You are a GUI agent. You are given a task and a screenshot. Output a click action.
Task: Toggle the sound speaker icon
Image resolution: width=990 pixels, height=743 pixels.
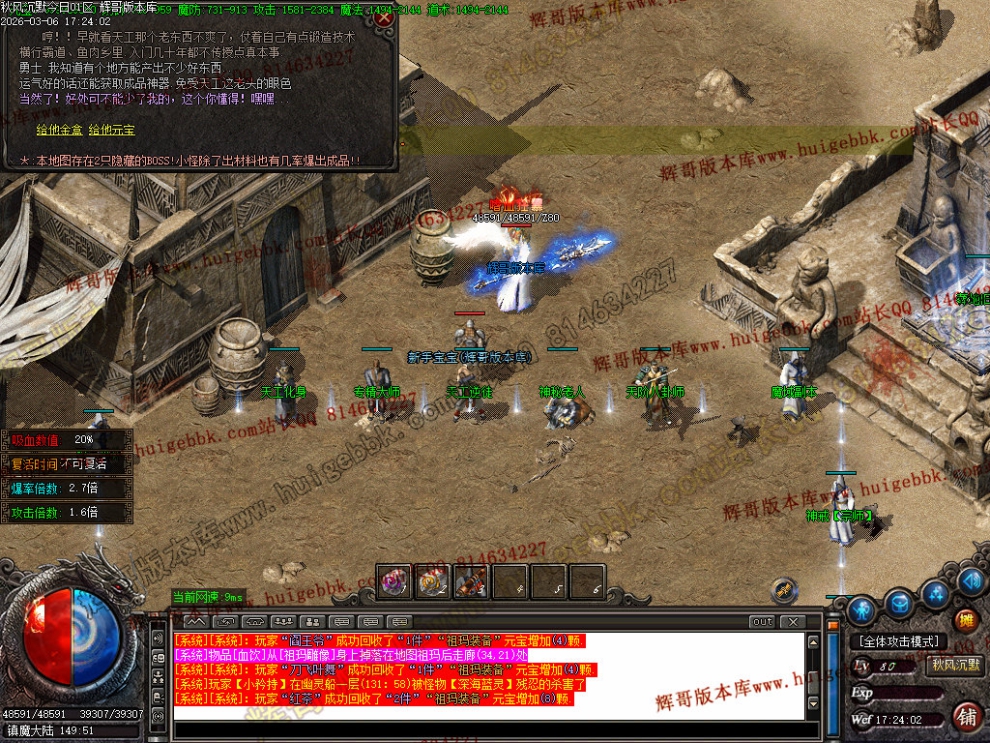[970, 581]
